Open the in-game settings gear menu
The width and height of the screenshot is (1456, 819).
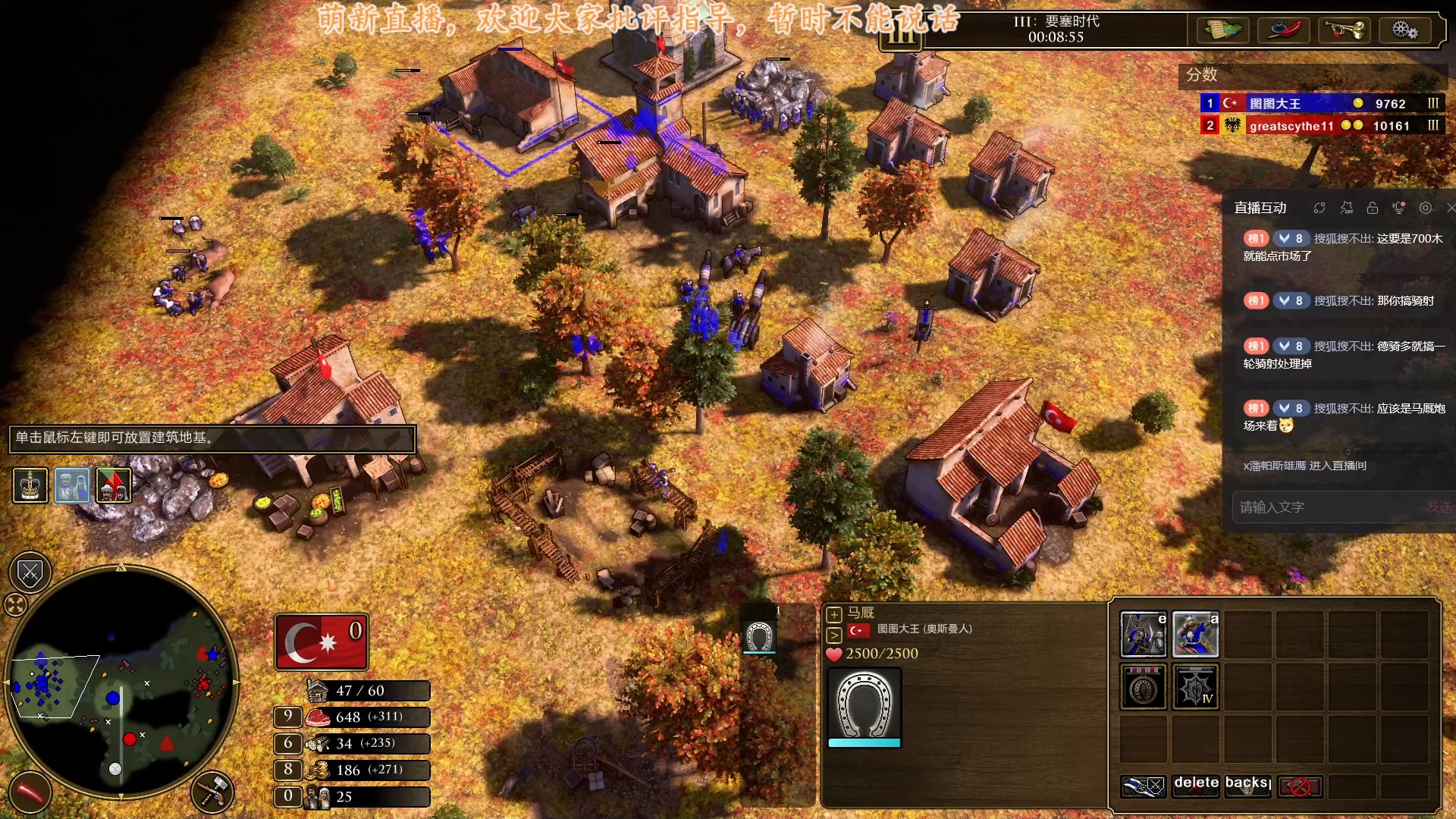1407,30
